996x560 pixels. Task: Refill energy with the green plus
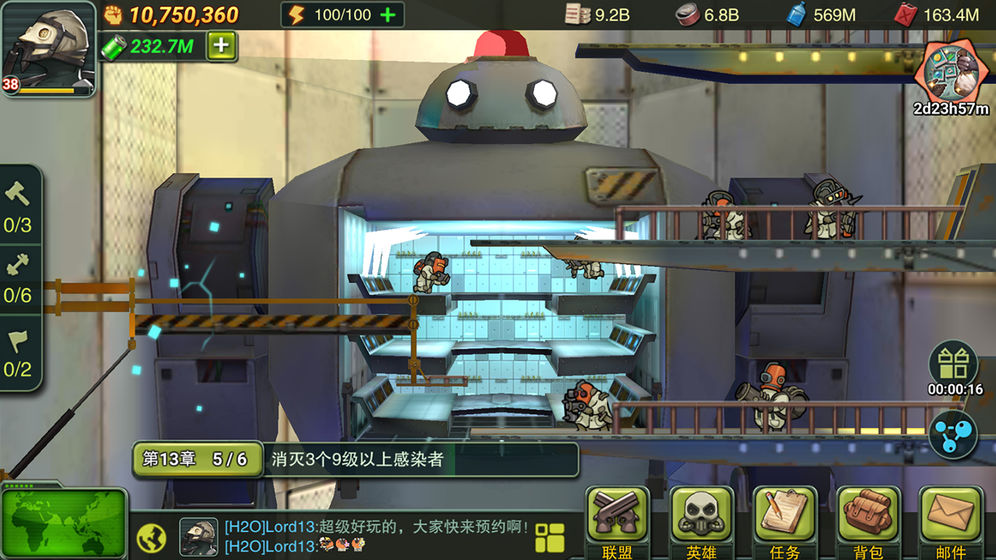388,15
